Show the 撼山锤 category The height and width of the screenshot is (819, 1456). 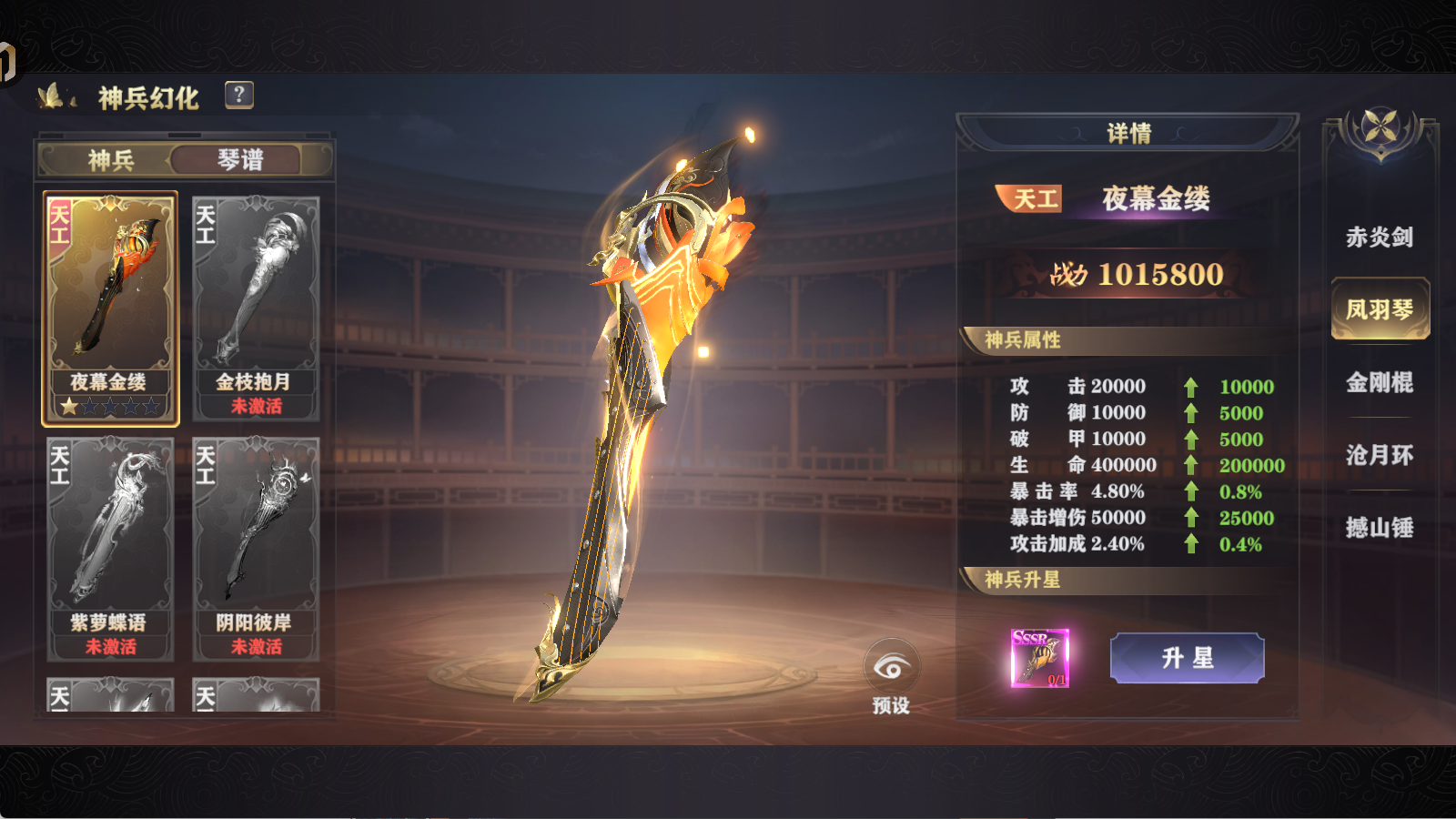(1380, 528)
